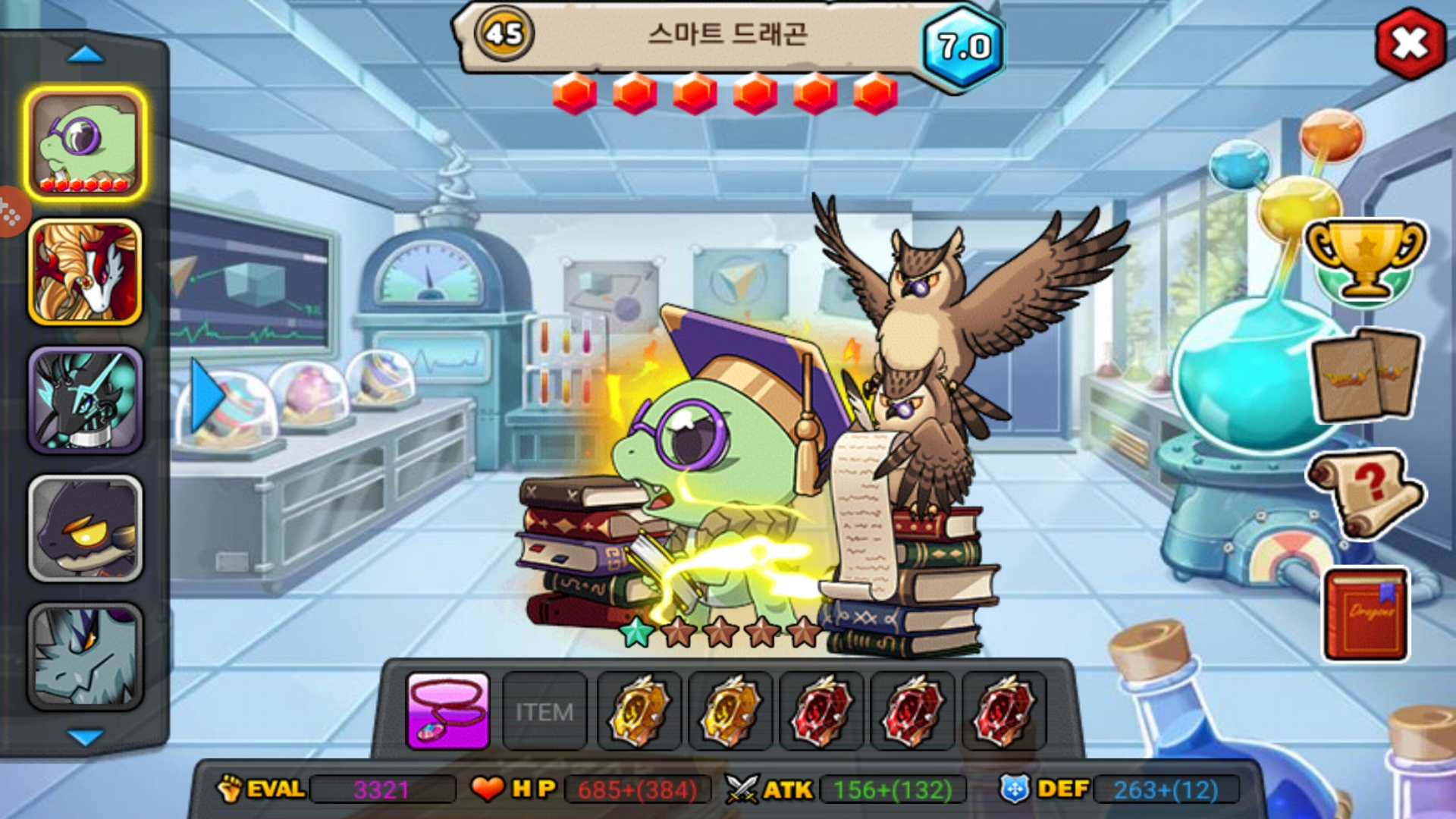This screenshot has width=1456, height=819.
Task: Close the dragon detail screen
Action: (1410, 43)
